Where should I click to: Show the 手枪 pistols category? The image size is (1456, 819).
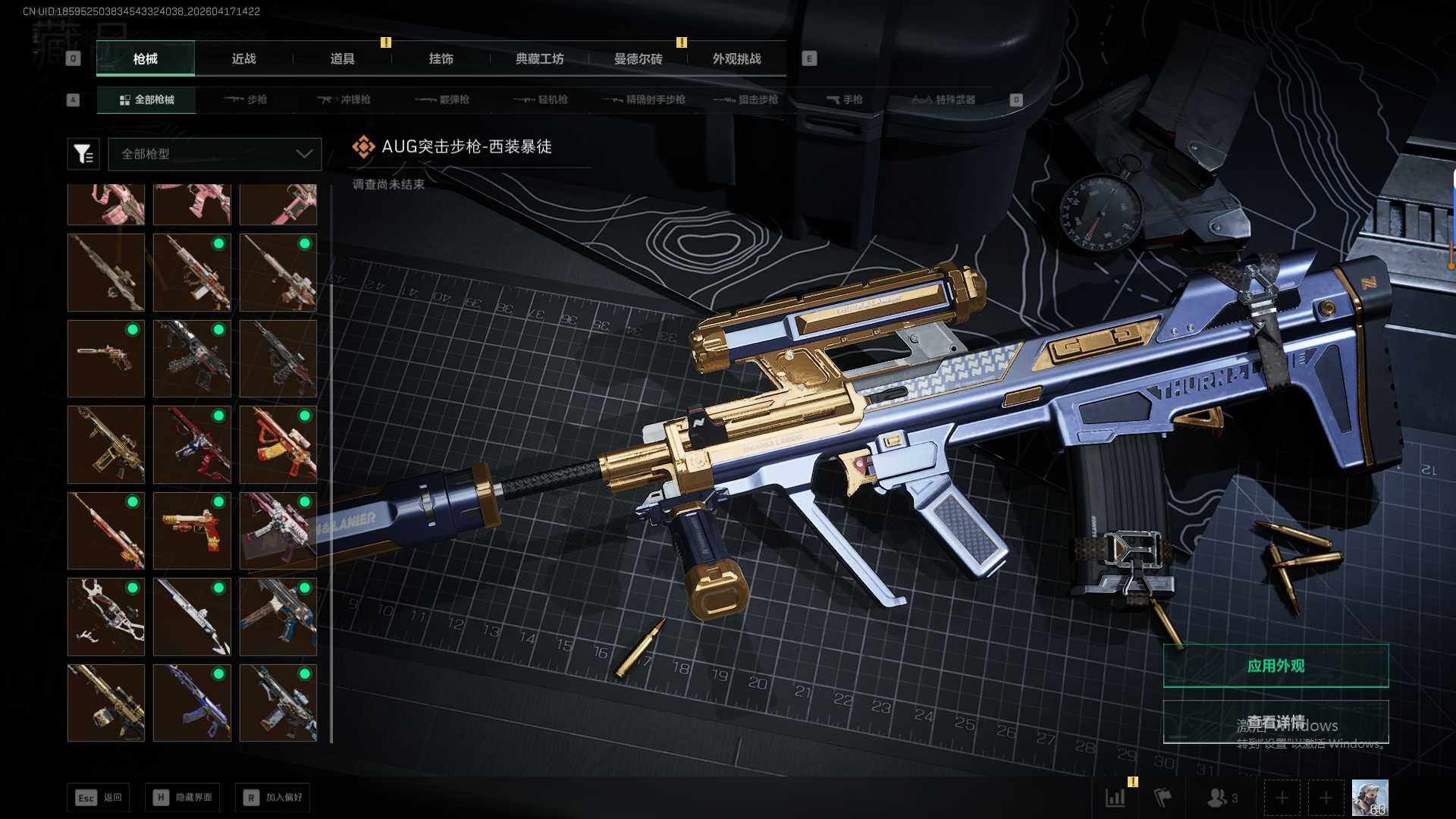pos(844,99)
